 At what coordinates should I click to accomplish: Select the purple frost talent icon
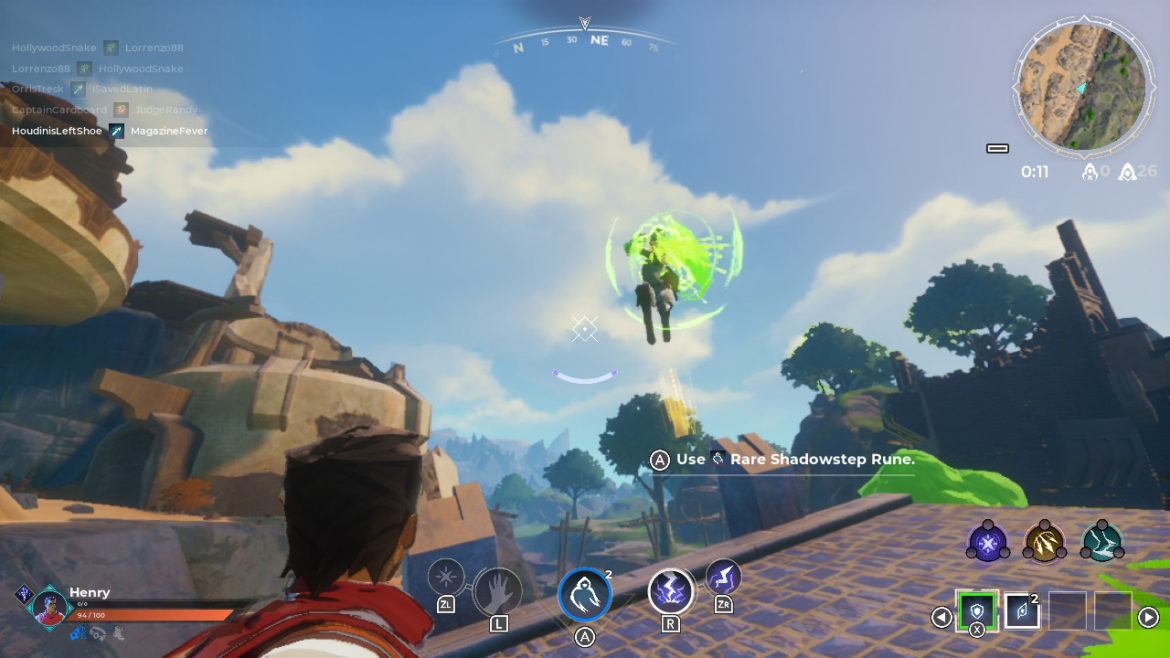987,541
